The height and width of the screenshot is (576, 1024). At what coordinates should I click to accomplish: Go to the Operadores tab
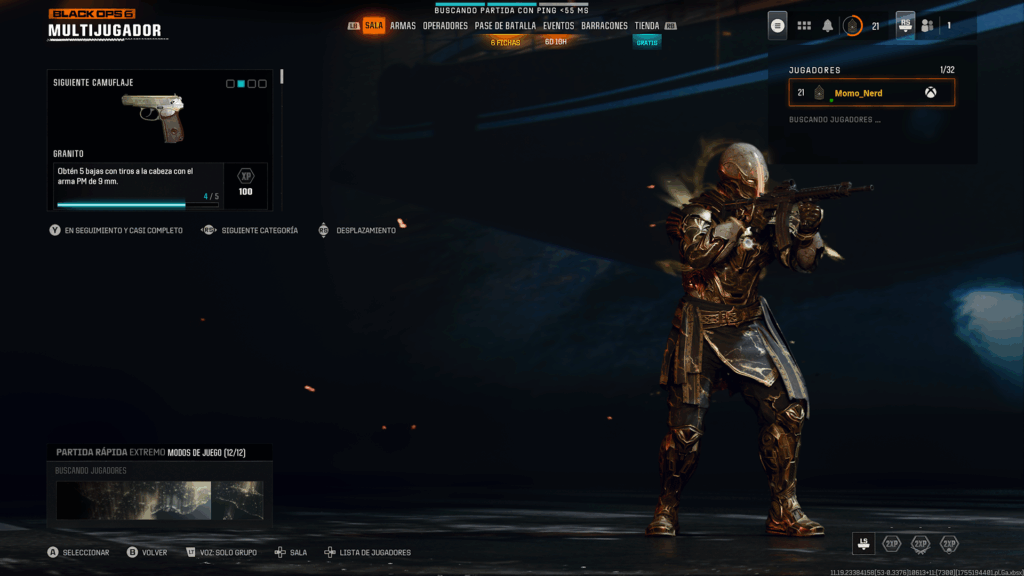[x=445, y=26]
